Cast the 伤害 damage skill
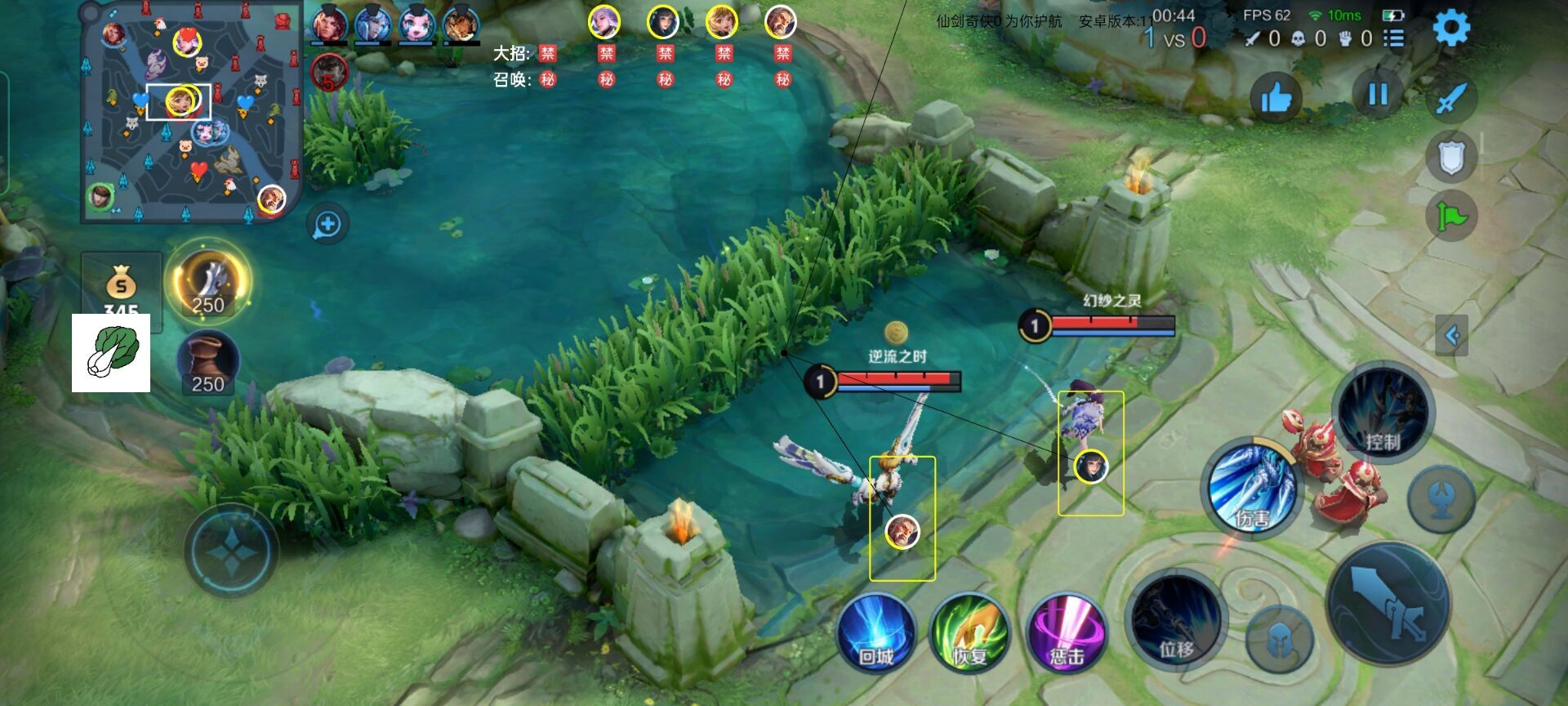 click(x=1251, y=489)
